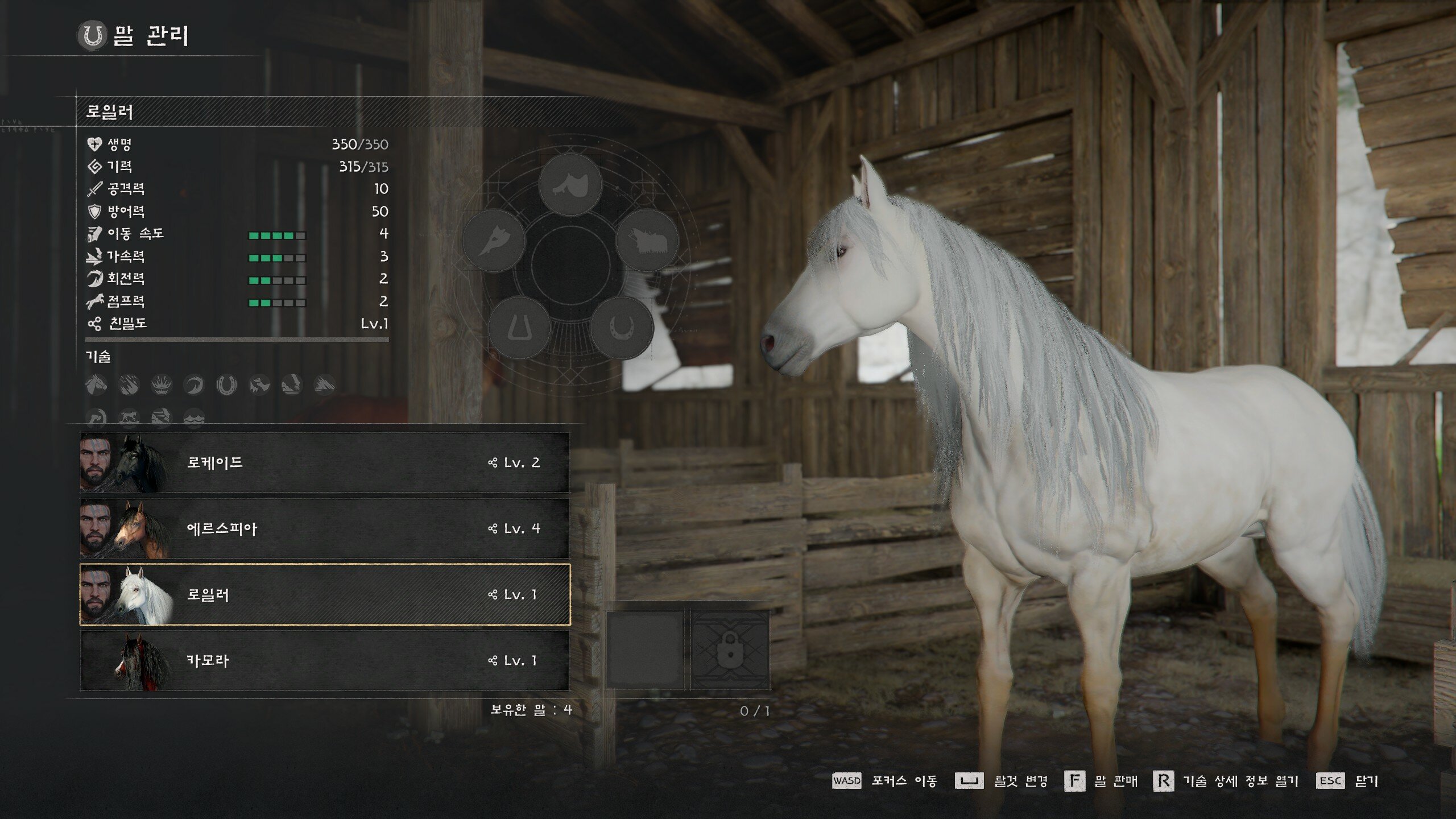This screenshot has height=819, width=1456.
Task: Select the horseshoe icon in the skill row
Action: coord(226,385)
